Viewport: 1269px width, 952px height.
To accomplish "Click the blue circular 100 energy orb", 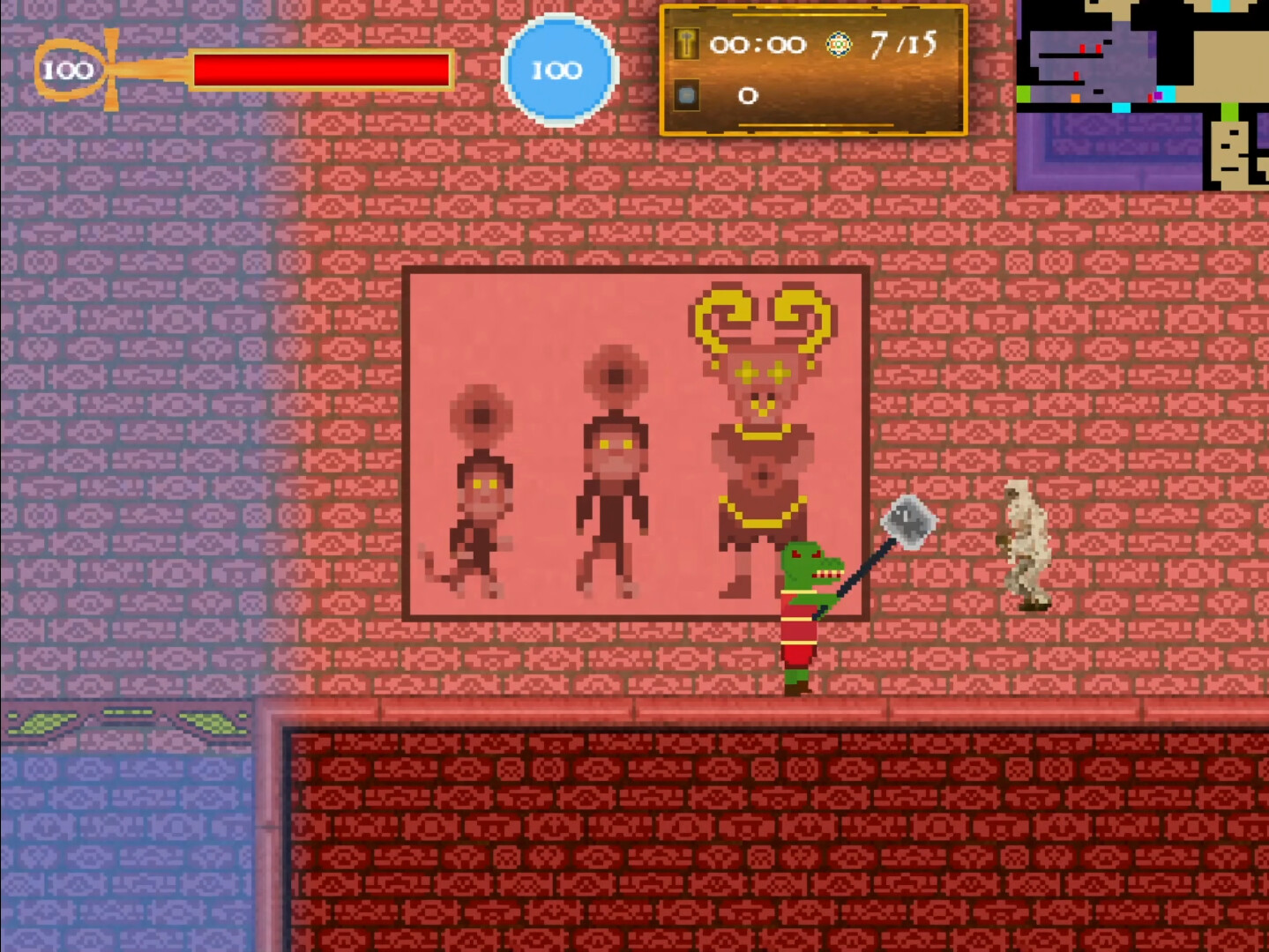I will click(559, 70).
